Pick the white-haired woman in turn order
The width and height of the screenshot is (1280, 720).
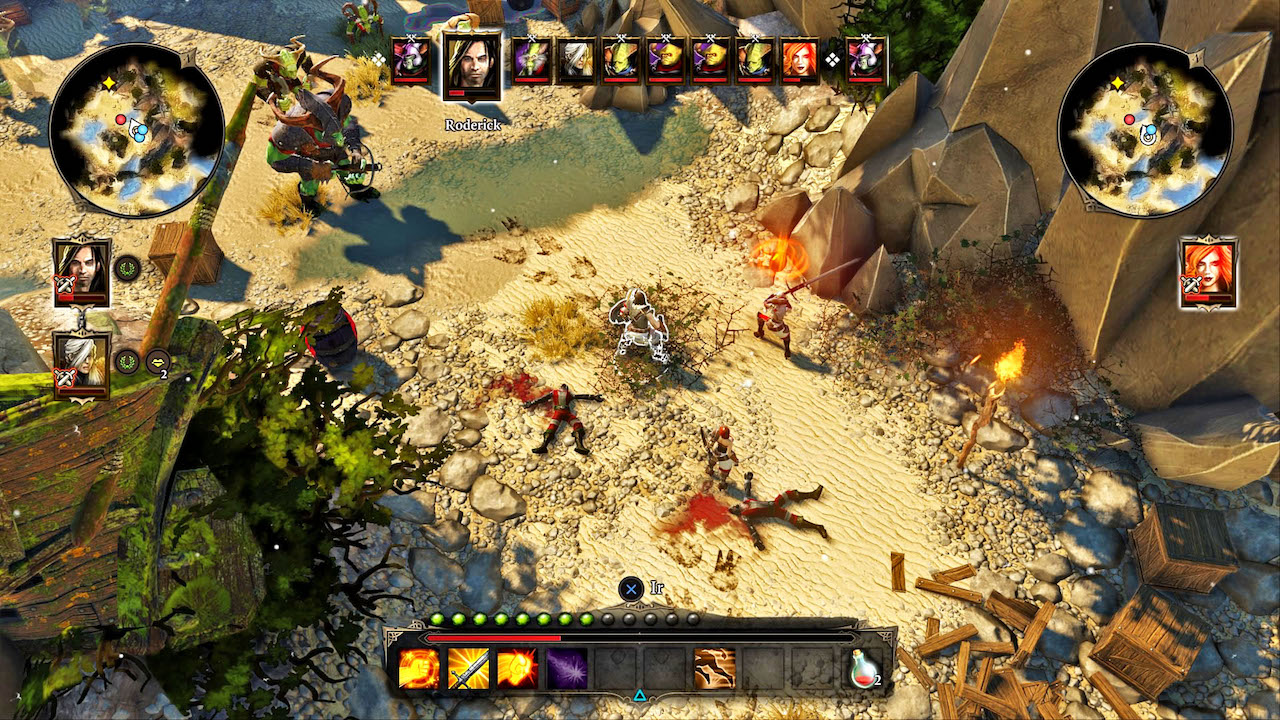click(575, 60)
